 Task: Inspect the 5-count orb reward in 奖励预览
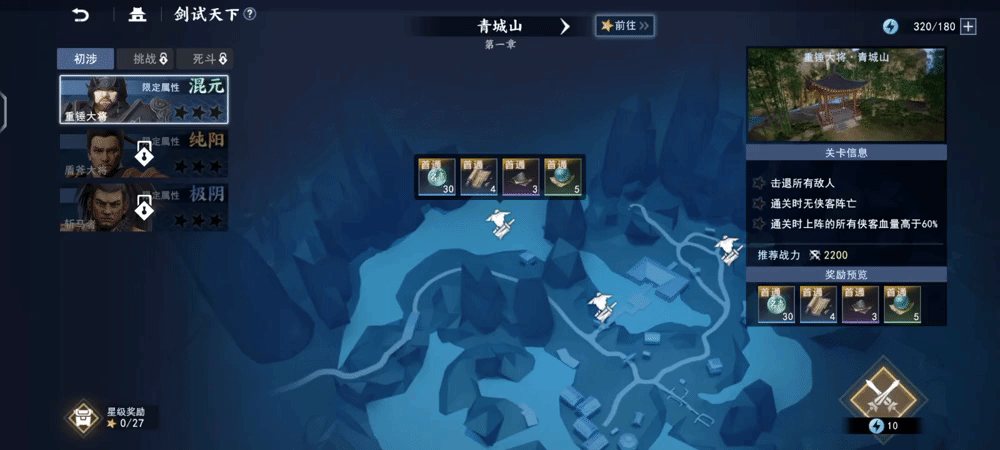(x=902, y=305)
